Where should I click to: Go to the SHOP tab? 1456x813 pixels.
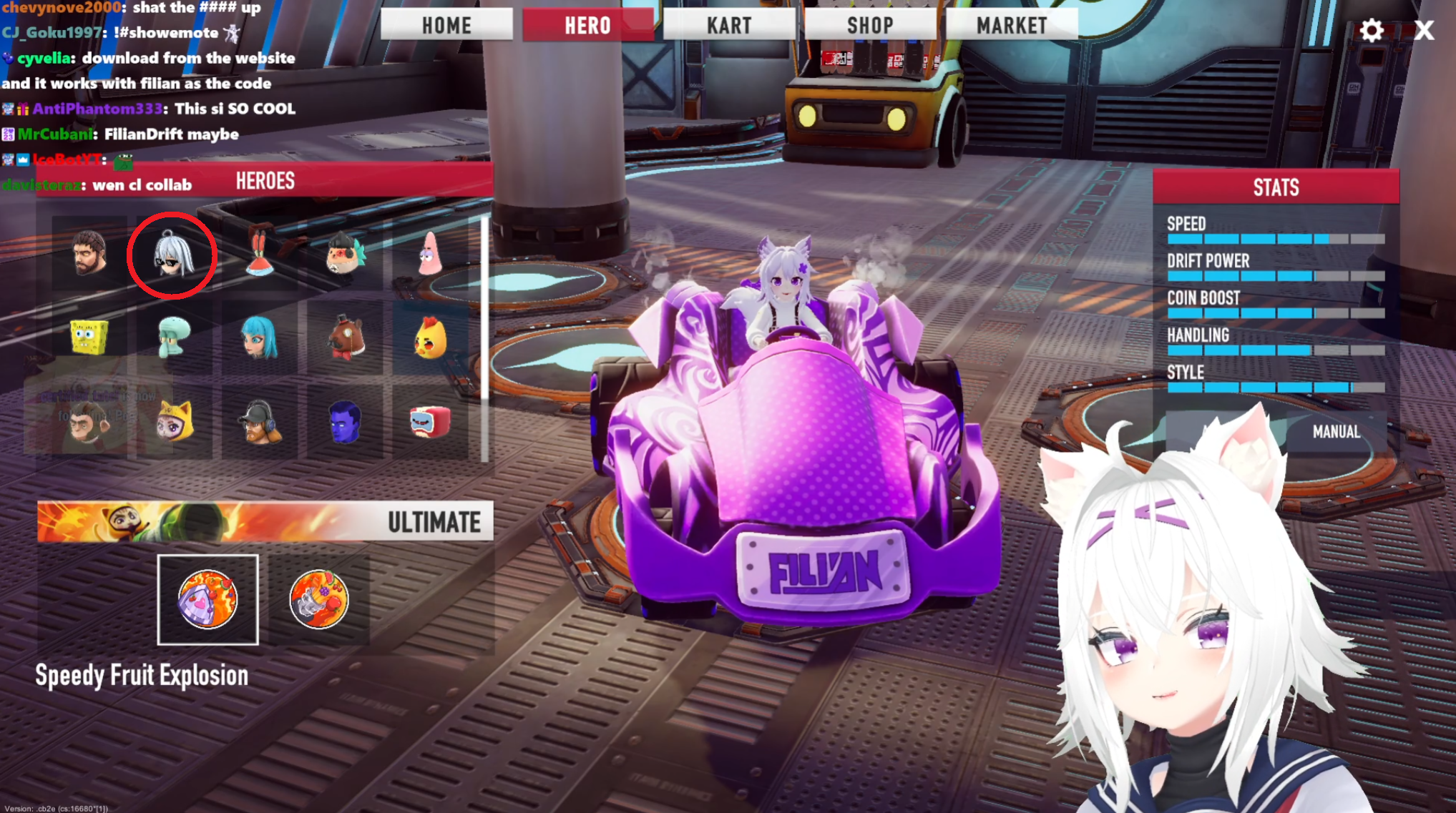(x=870, y=25)
